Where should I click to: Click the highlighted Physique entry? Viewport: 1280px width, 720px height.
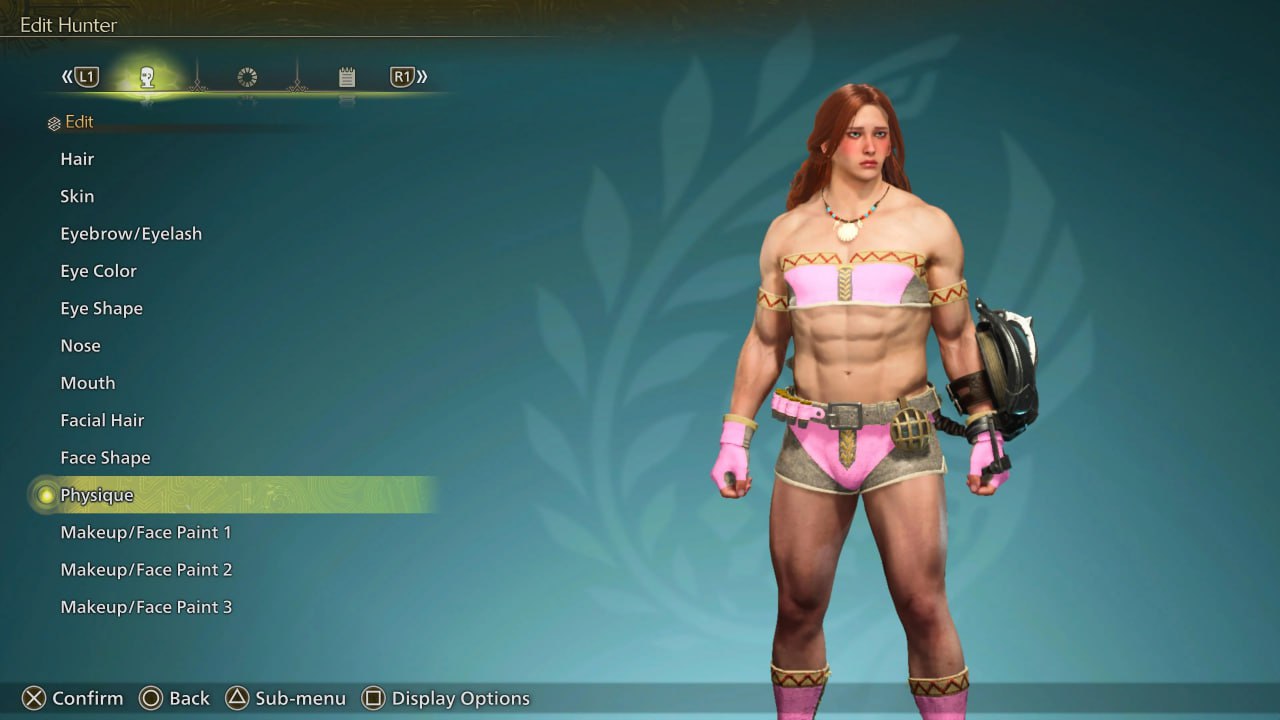[97, 495]
